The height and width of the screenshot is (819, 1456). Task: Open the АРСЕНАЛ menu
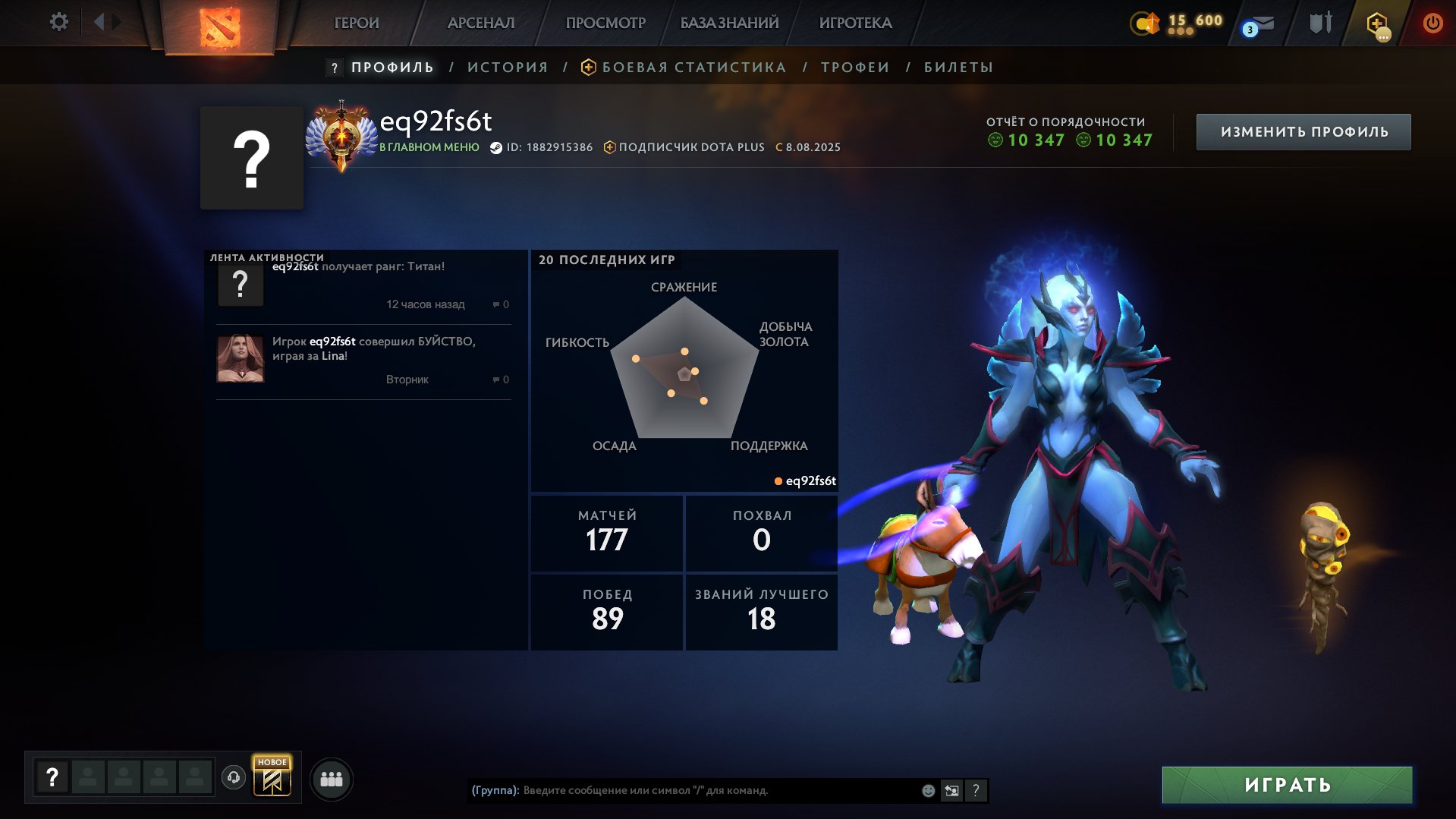(x=481, y=23)
